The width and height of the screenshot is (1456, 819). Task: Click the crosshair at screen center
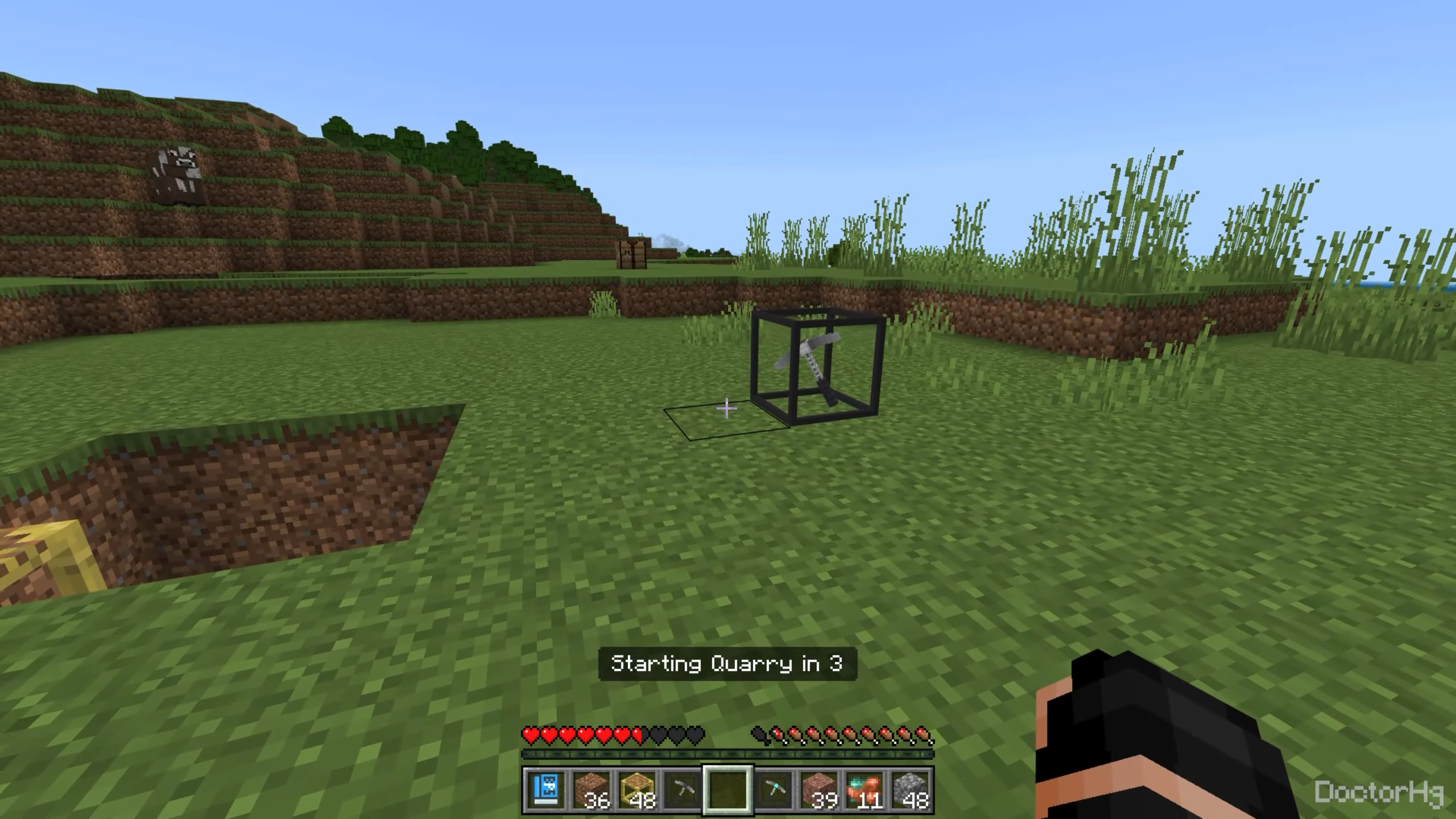click(x=728, y=409)
